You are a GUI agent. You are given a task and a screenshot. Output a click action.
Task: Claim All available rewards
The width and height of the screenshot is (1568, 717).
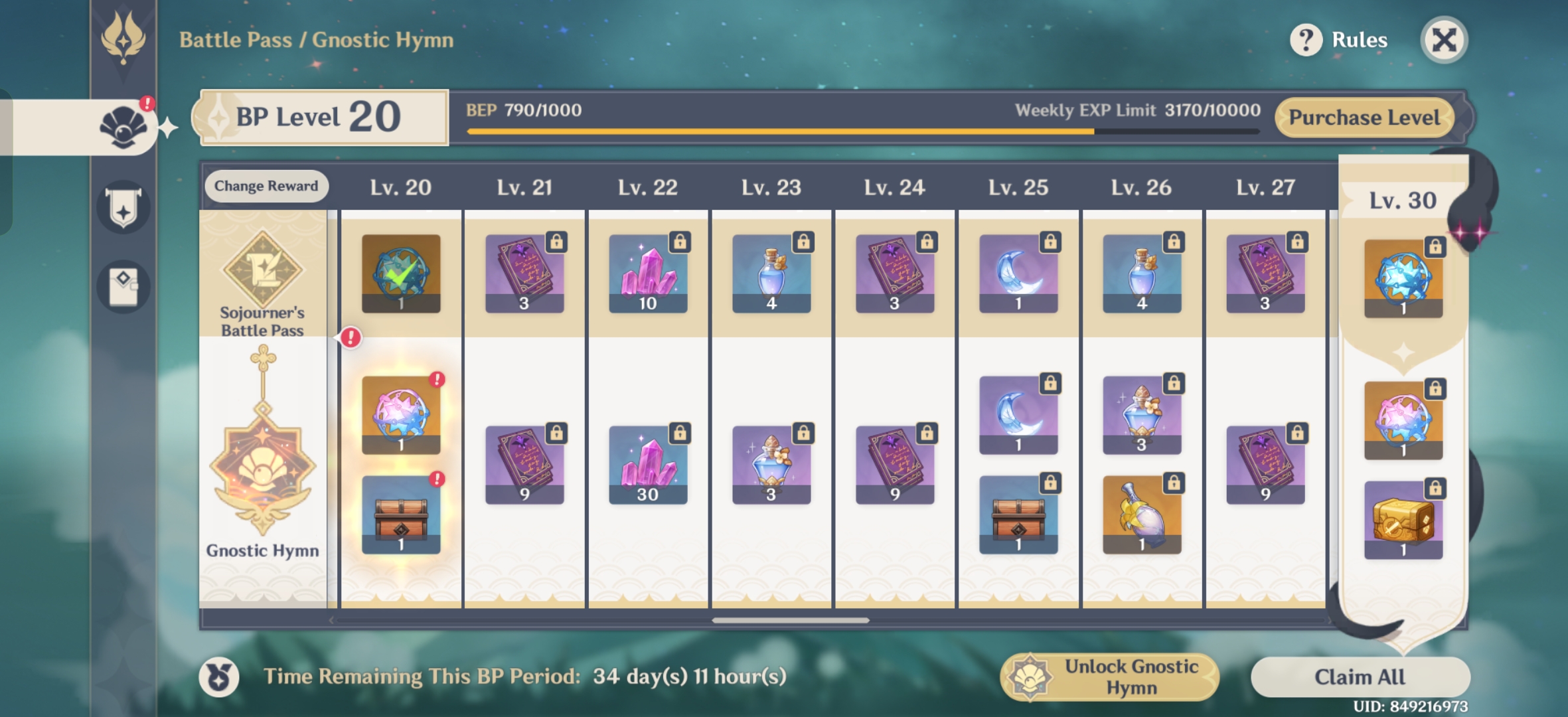[1360, 677]
